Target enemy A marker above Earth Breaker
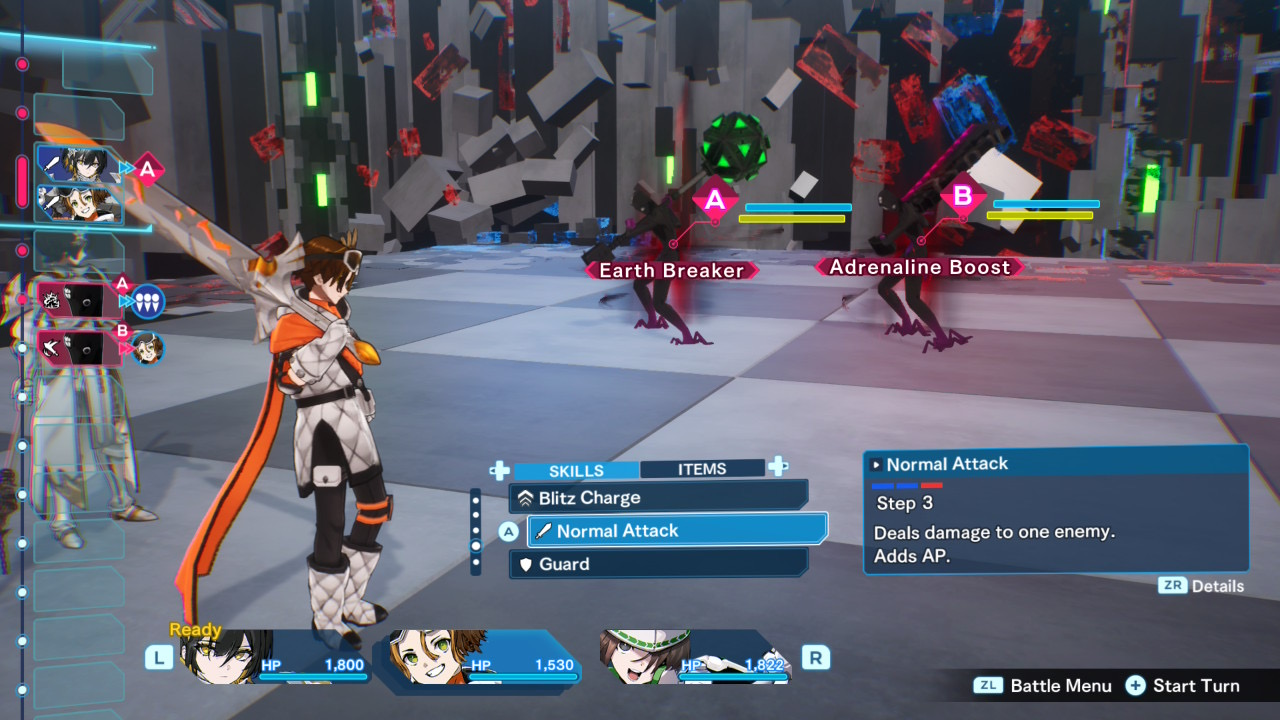Screen dimensions: 1280x720 [x=714, y=201]
